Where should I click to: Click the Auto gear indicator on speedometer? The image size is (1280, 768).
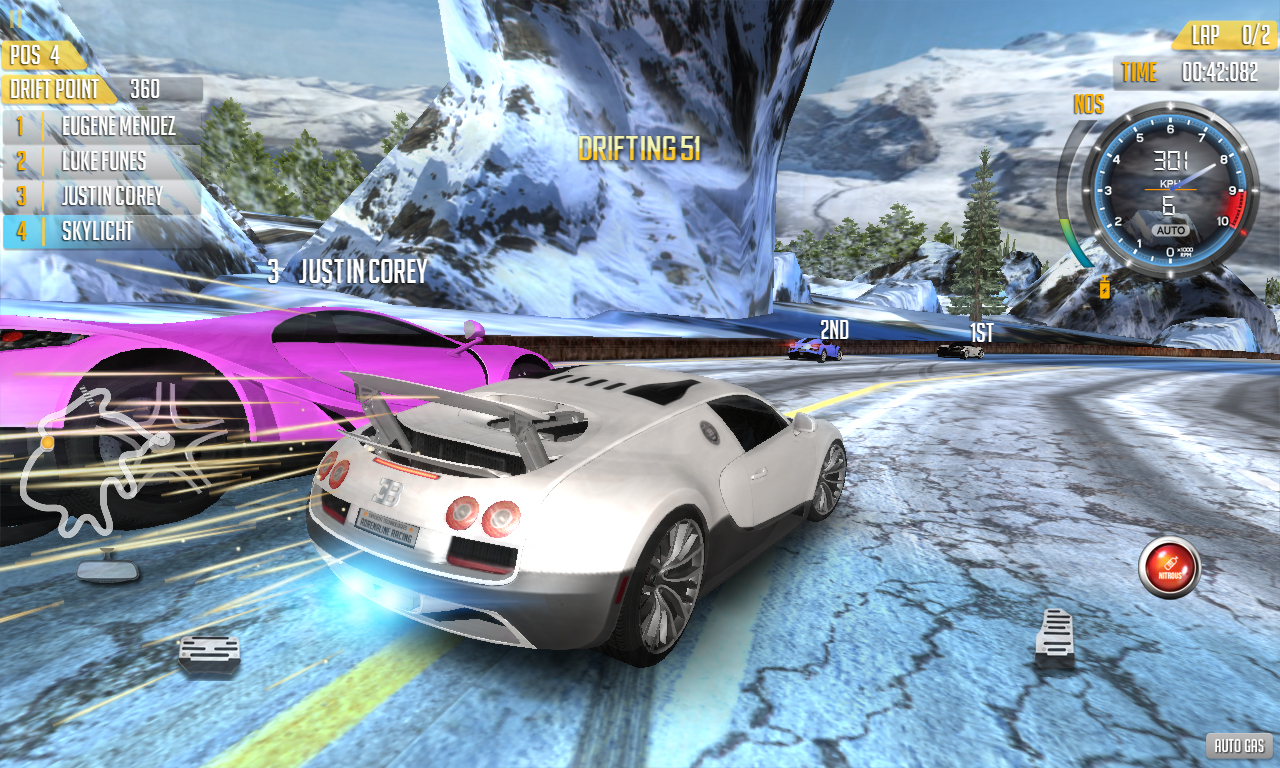click(x=1169, y=230)
